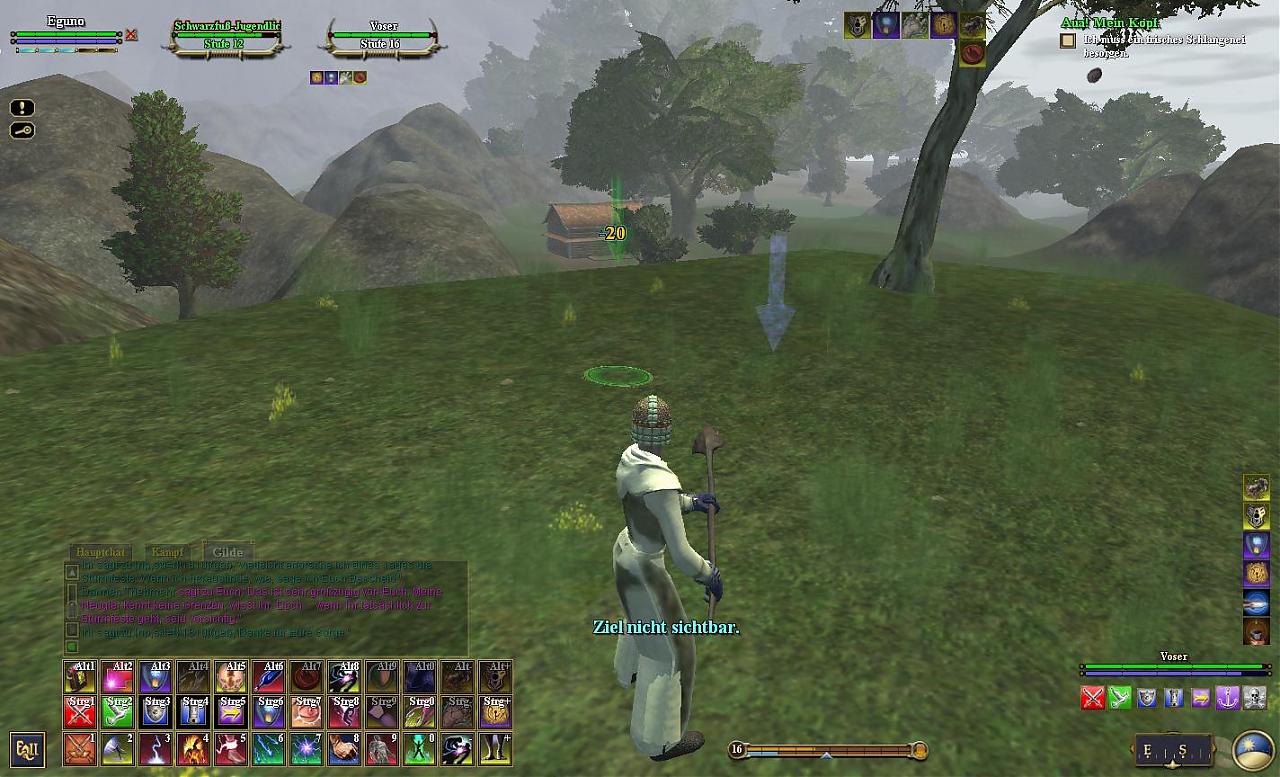Open the EQII main menu button
The image size is (1280, 777).
click(x=27, y=749)
